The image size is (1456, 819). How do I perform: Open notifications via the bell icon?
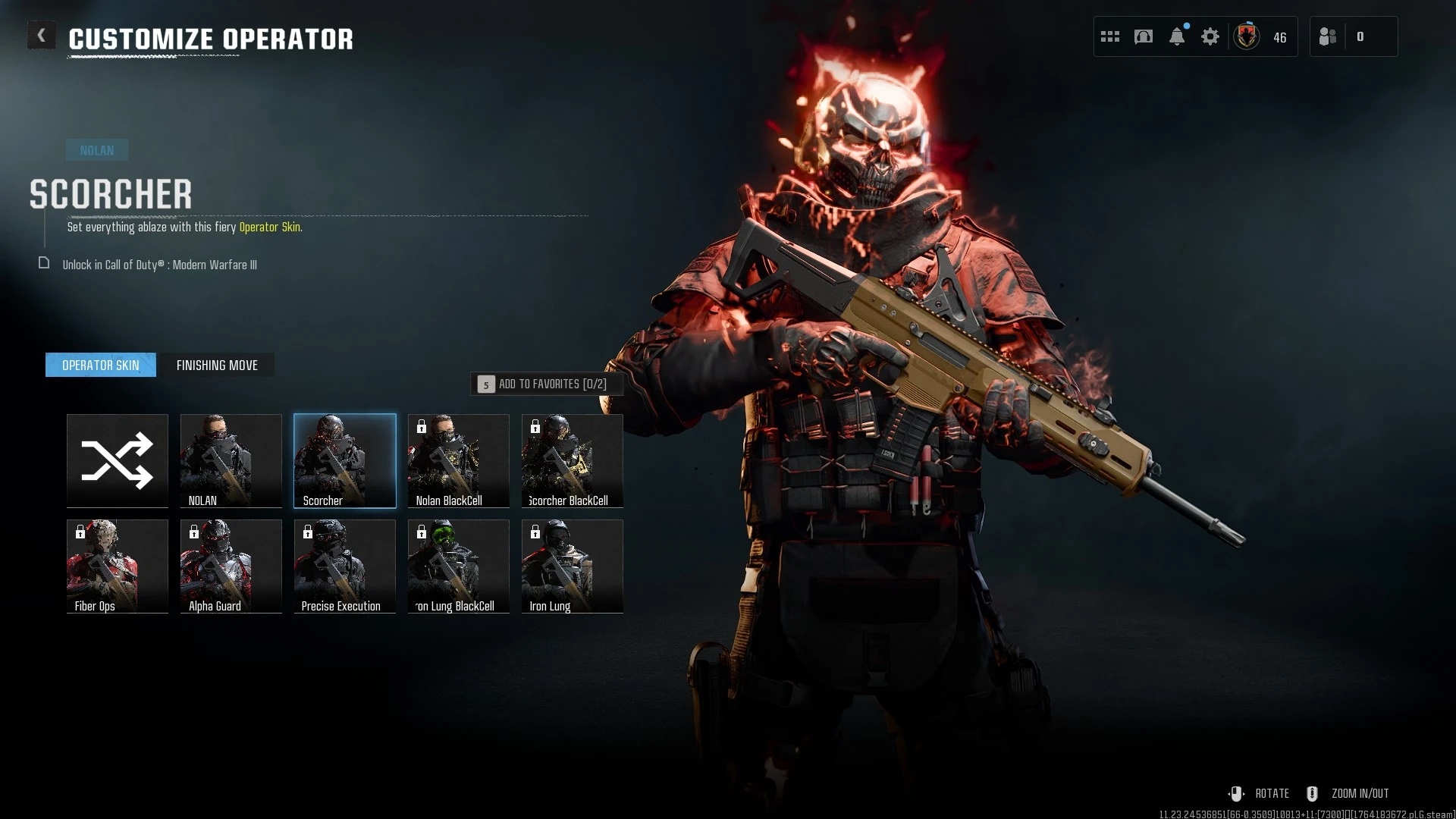[1176, 36]
